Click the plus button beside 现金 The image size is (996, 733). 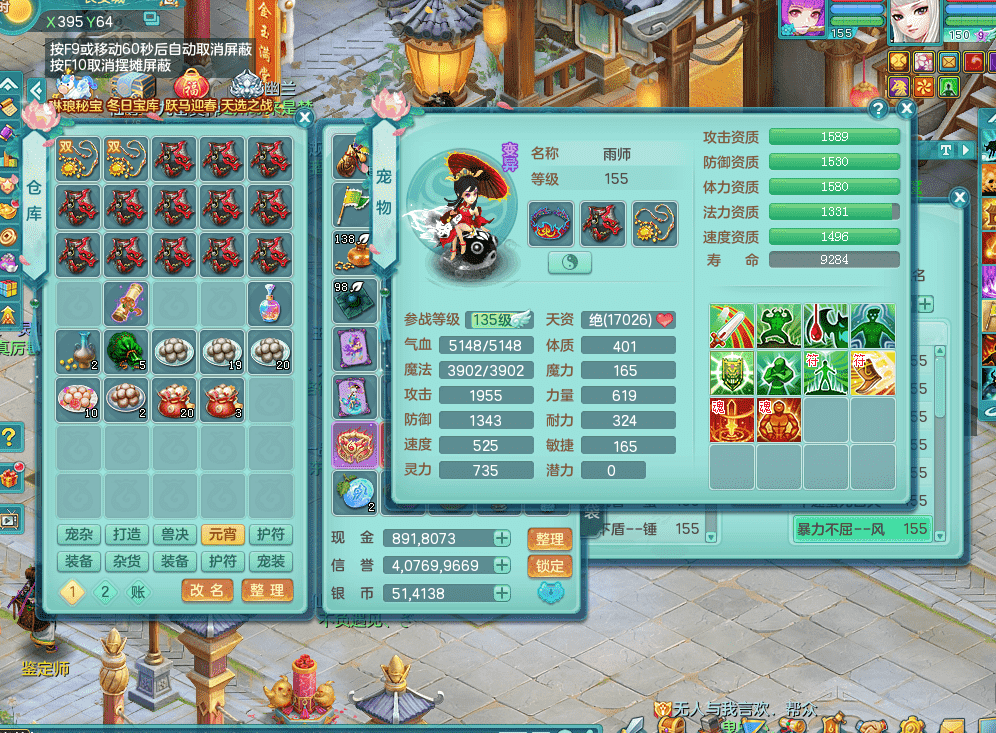502,538
